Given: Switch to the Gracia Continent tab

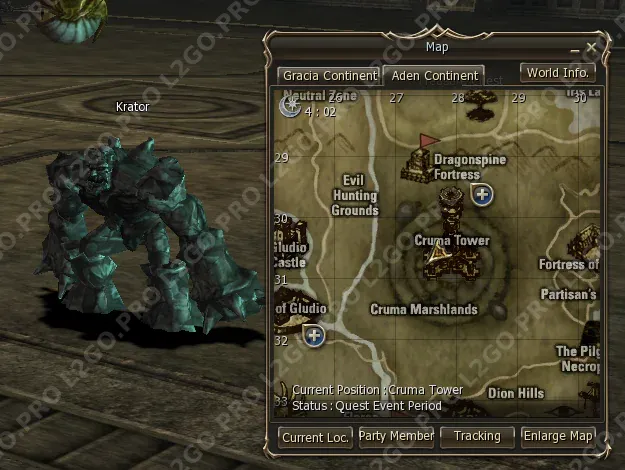Looking at the screenshot, I should 329,75.
